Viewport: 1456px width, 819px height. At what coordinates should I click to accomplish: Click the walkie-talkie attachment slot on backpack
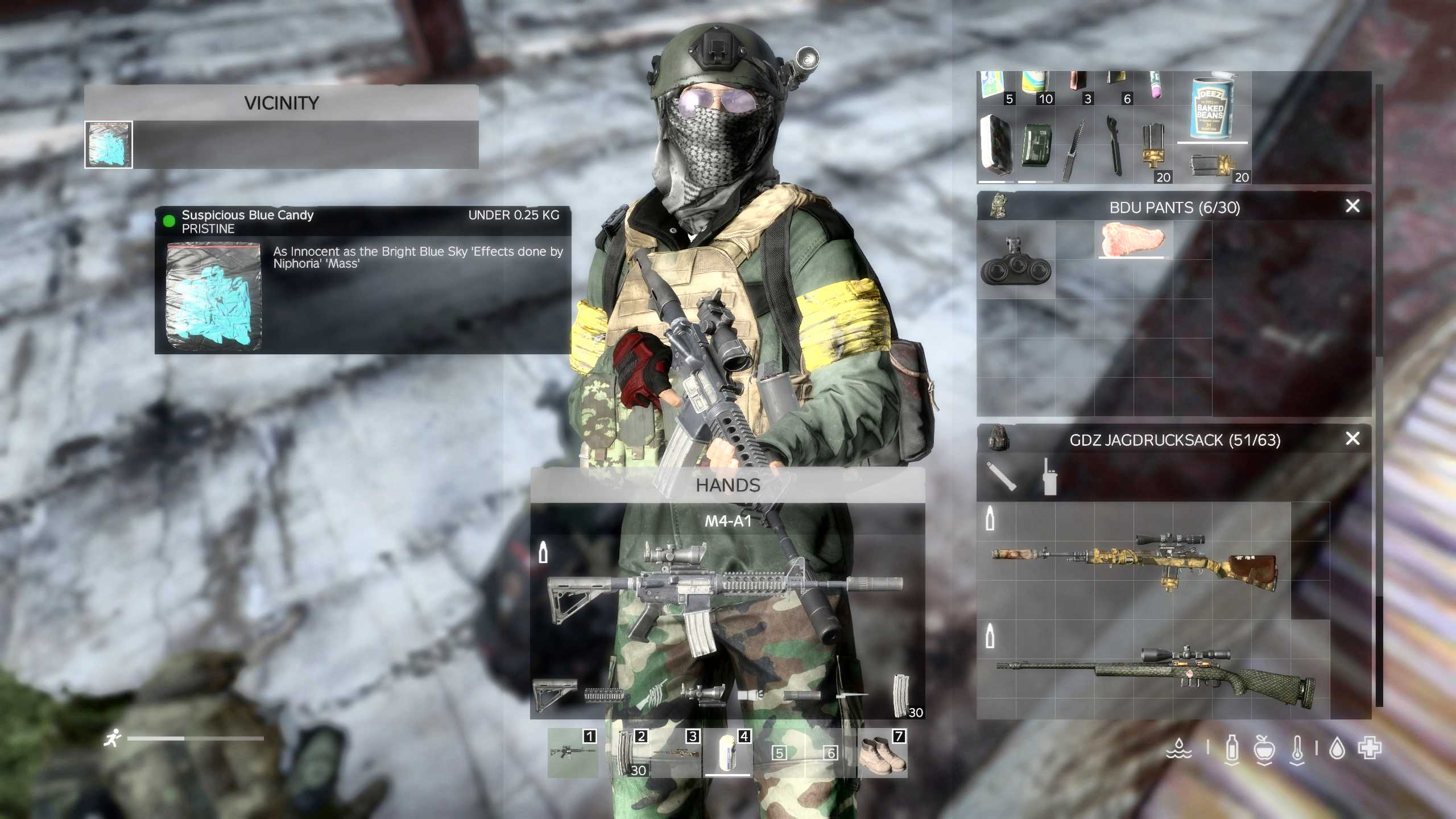coord(1049,477)
